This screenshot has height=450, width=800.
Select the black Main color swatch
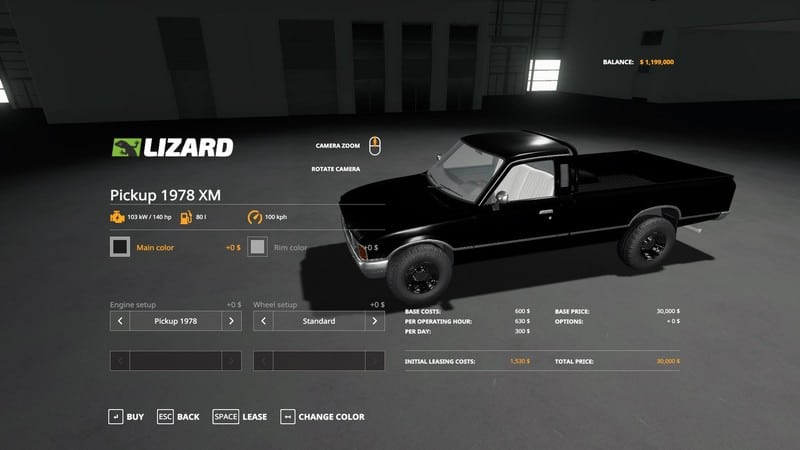120,247
